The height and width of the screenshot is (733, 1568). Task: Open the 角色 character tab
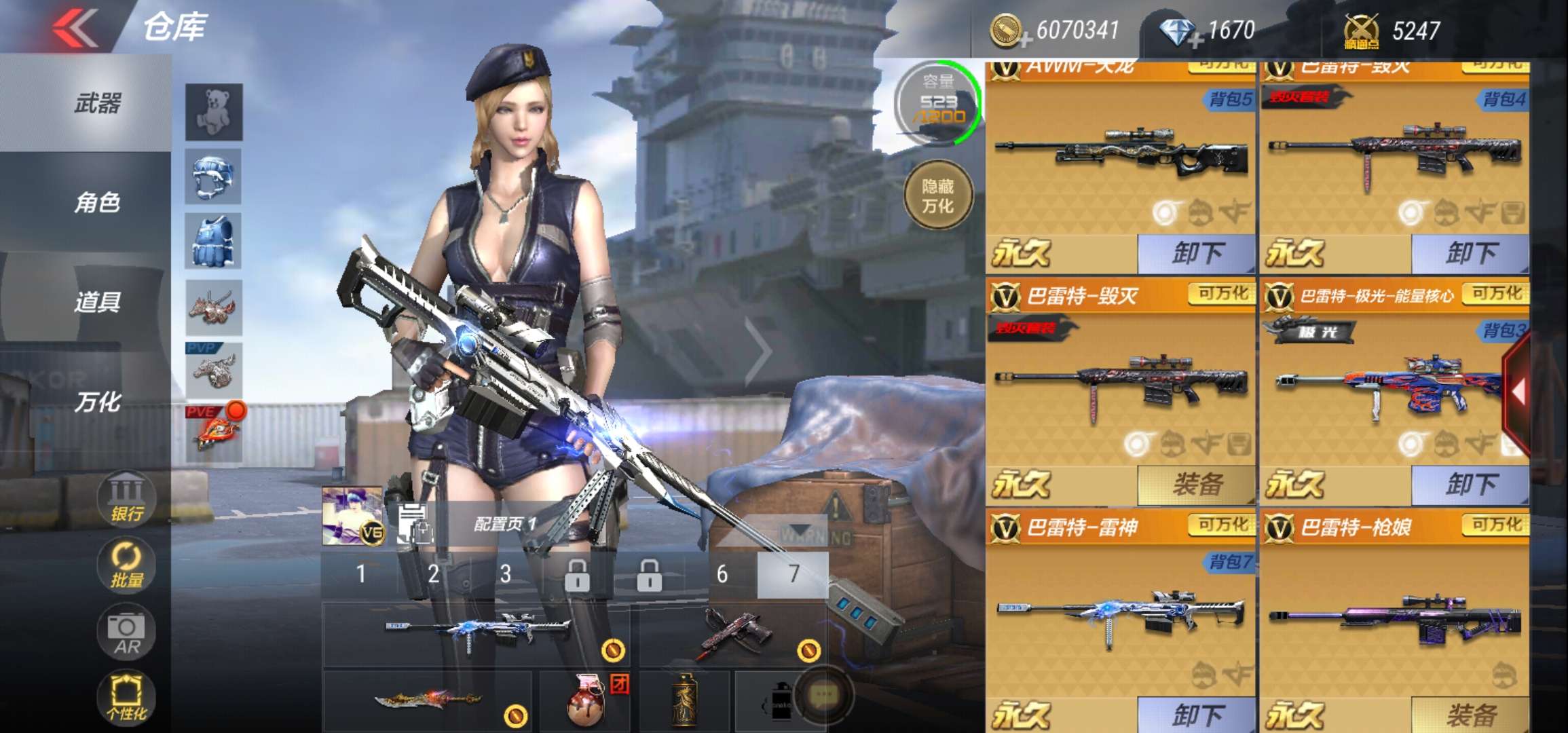point(97,202)
